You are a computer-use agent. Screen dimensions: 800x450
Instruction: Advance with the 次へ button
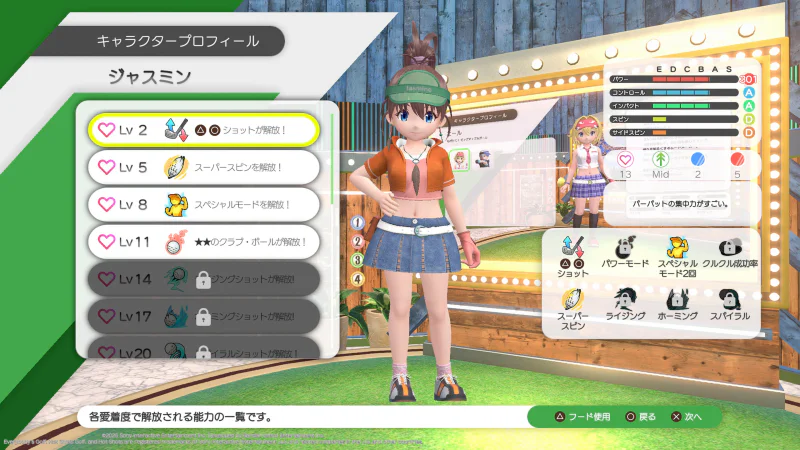(690, 417)
